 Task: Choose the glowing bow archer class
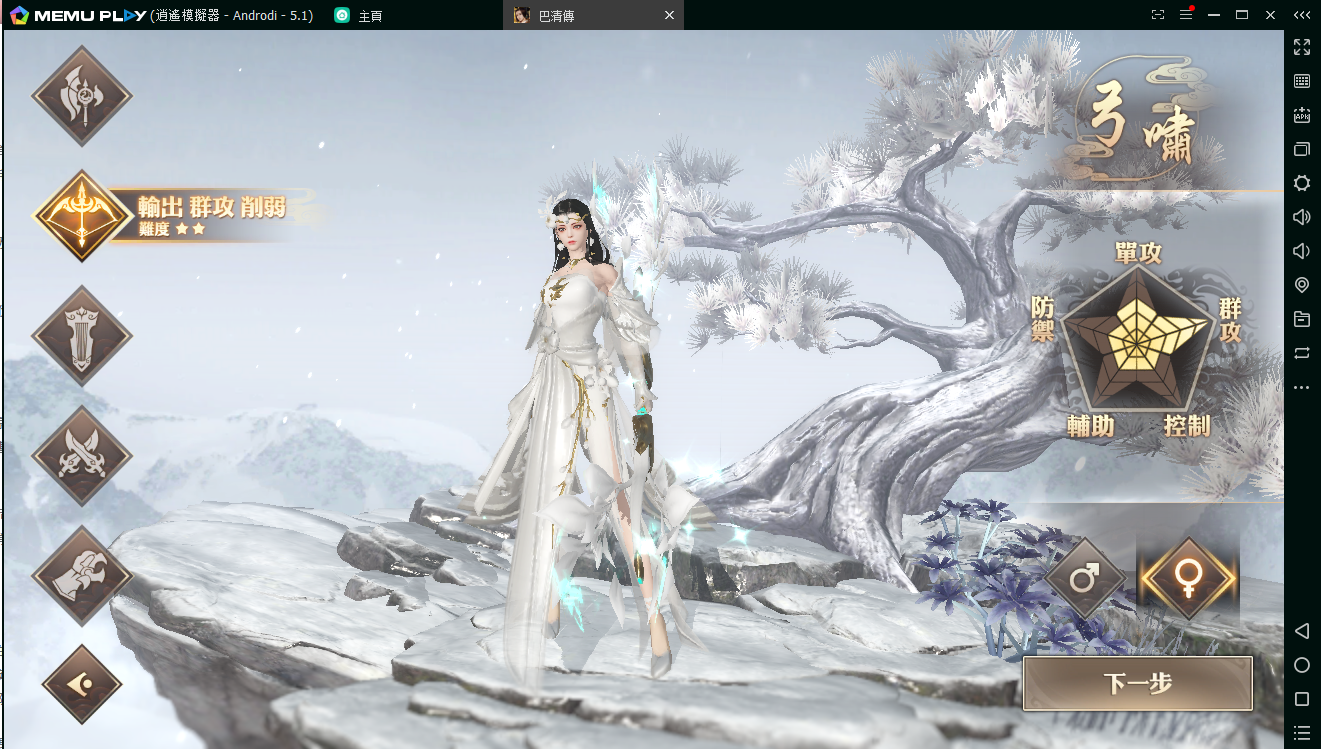point(82,215)
